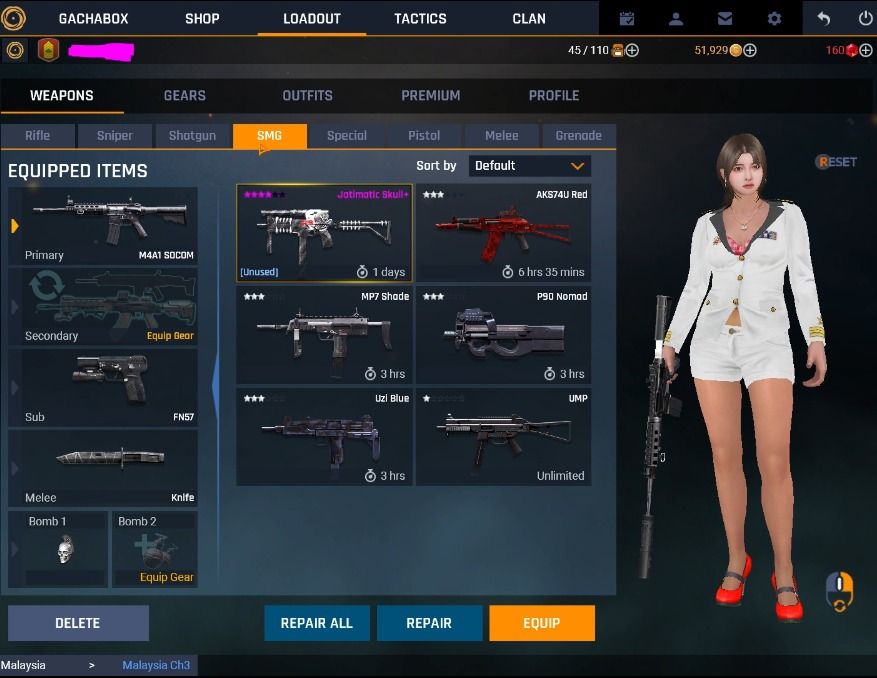Screen dimensions: 877x678
Task: Open settings via the gear icon
Action: click(774, 18)
